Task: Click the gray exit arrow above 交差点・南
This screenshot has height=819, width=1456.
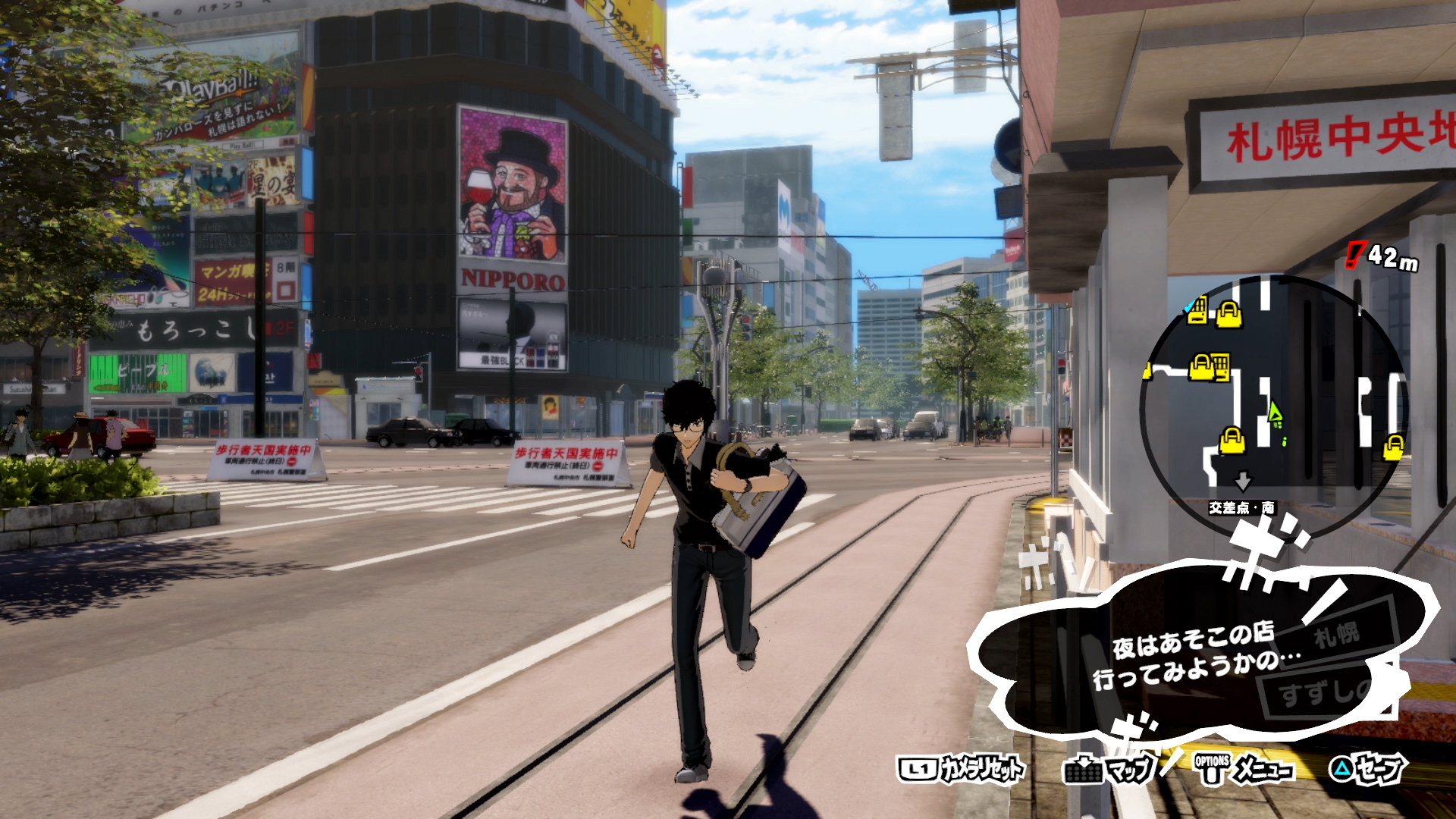Action: coord(1242,482)
